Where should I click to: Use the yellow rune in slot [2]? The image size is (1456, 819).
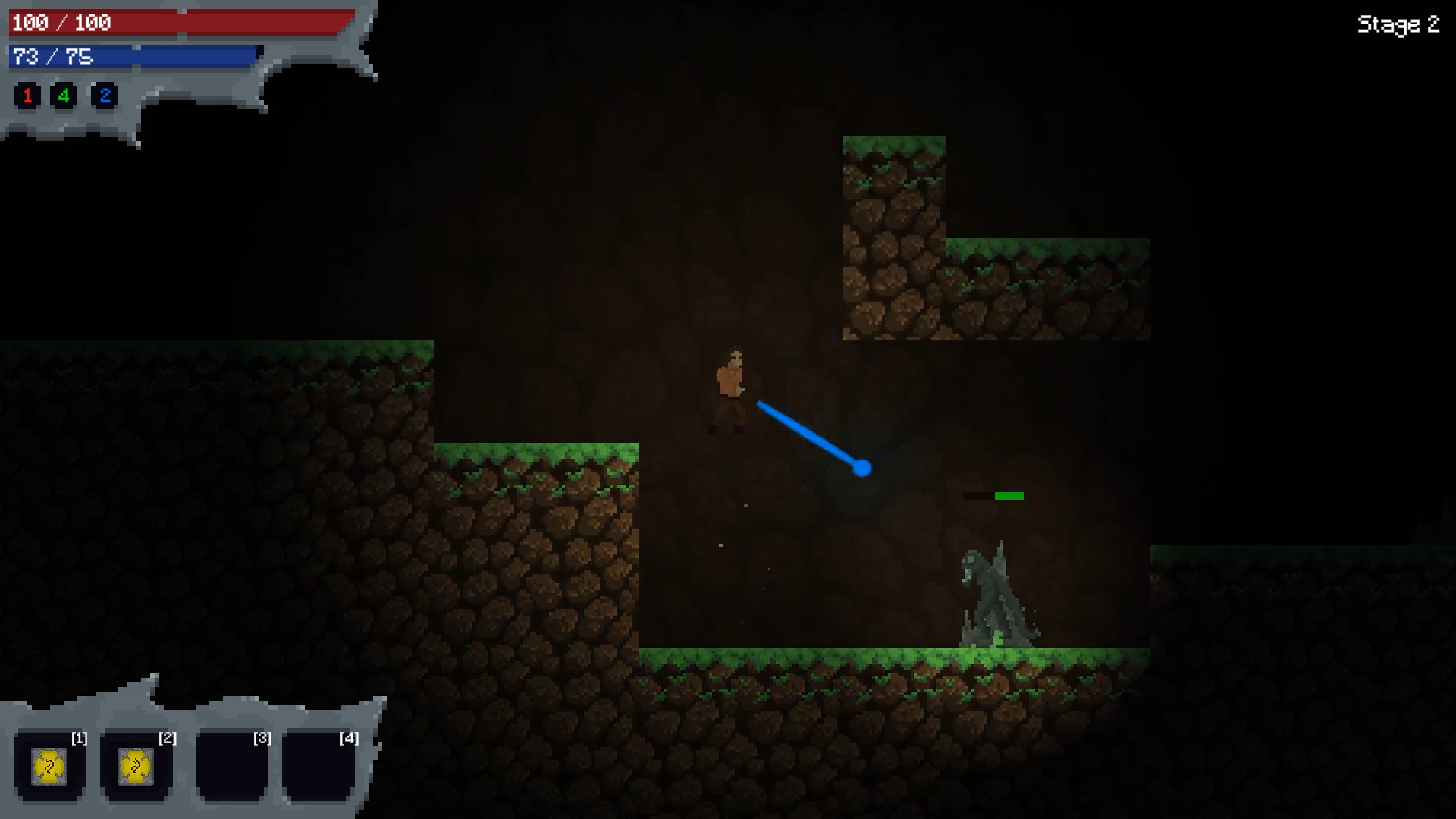[136, 767]
